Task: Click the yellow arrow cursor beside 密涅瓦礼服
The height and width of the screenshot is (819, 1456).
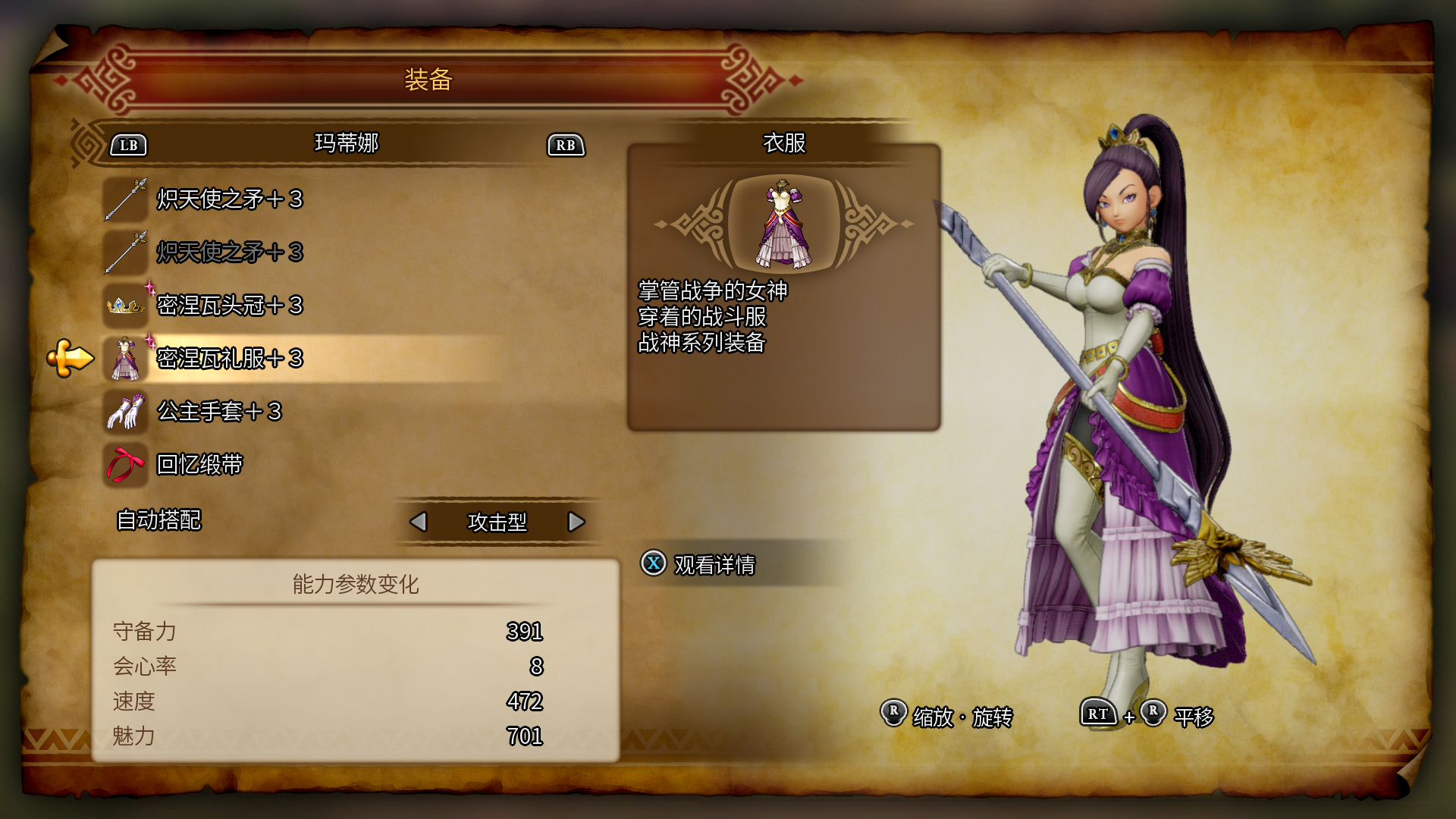Action: pos(68,358)
